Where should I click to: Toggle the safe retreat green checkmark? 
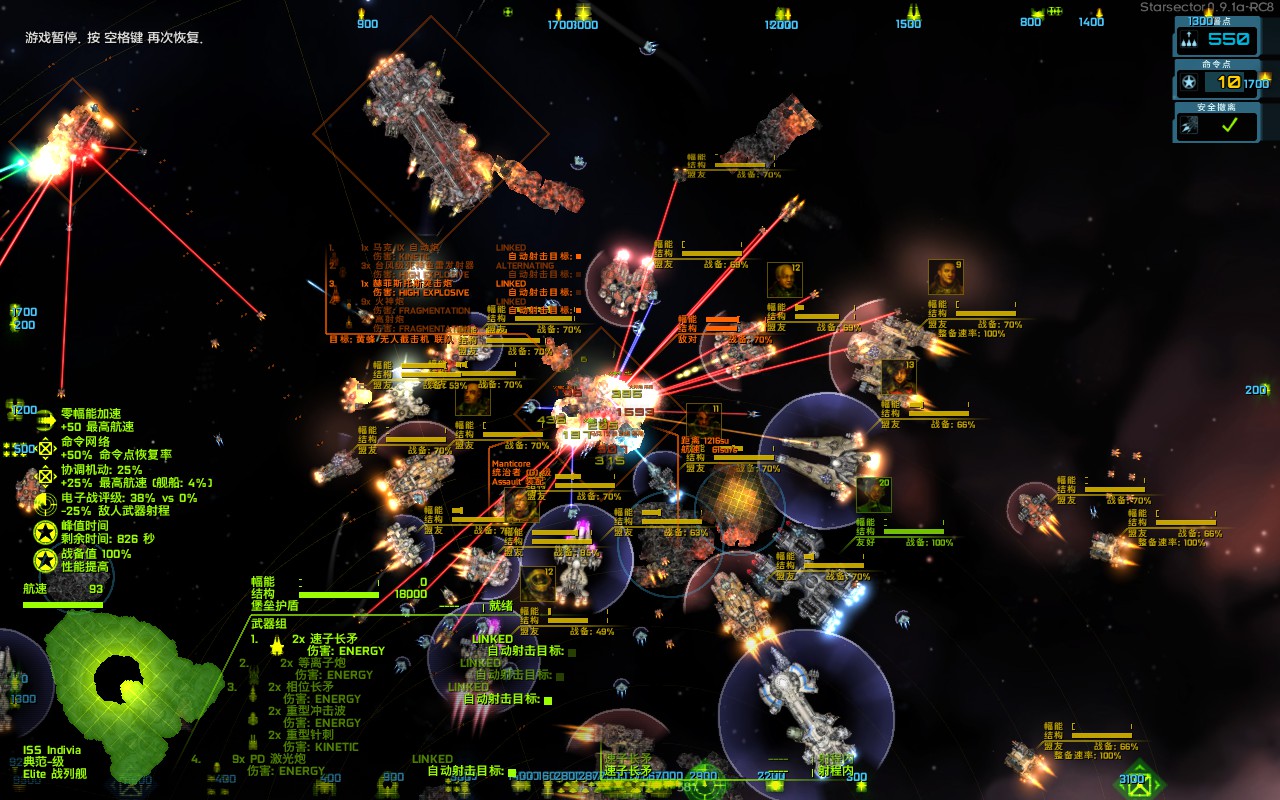1229,125
